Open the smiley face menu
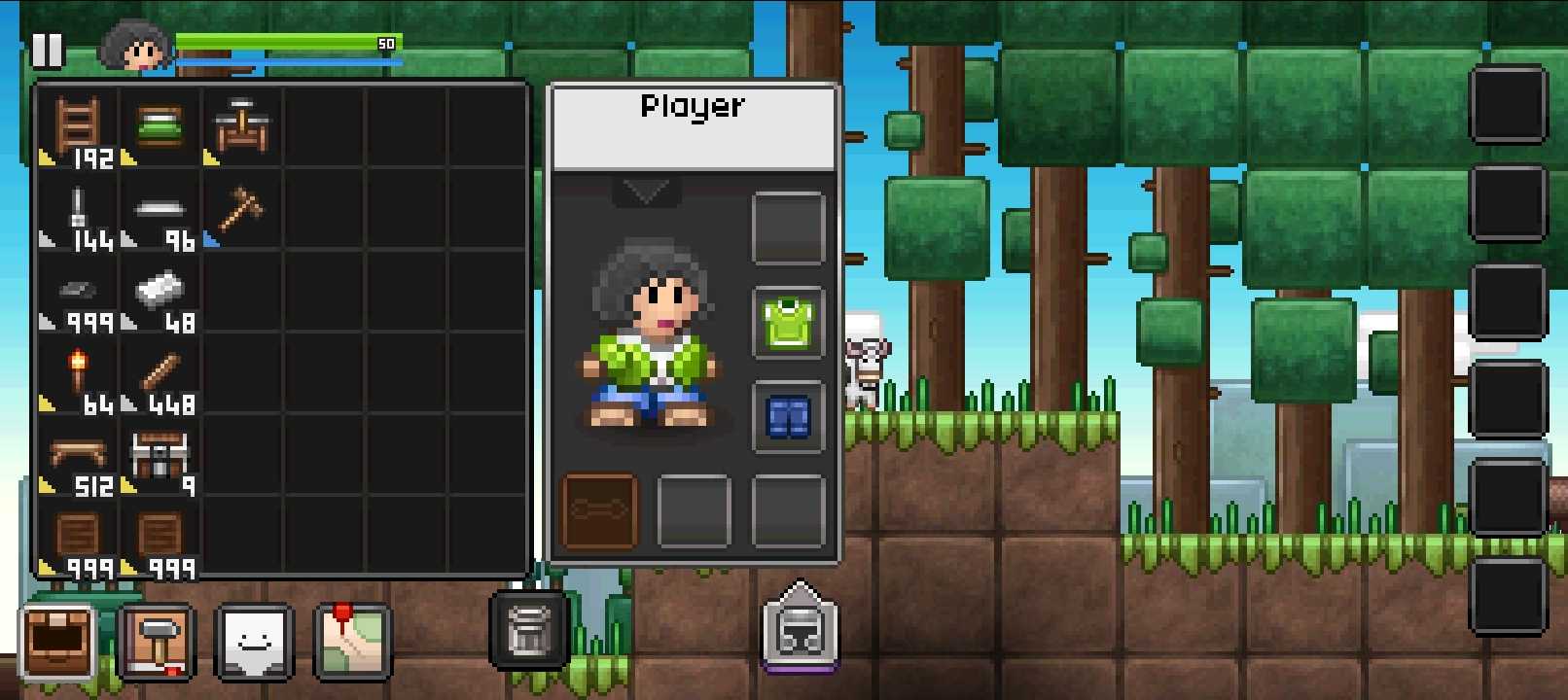1568x700 pixels. point(254,642)
